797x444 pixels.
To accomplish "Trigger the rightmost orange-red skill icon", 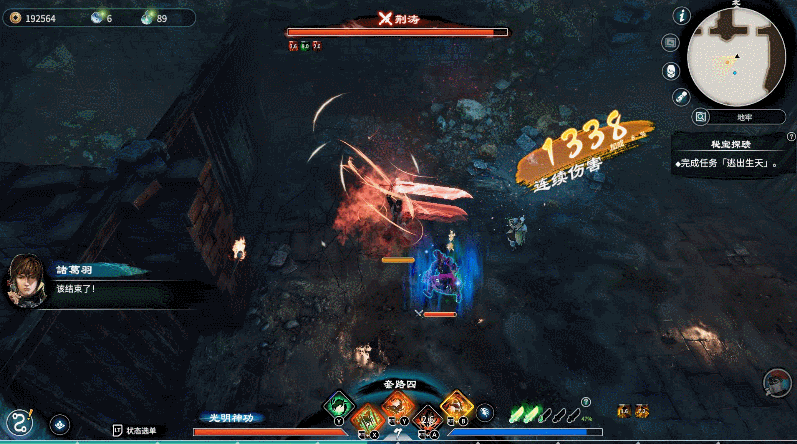I will (x=456, y=406).
